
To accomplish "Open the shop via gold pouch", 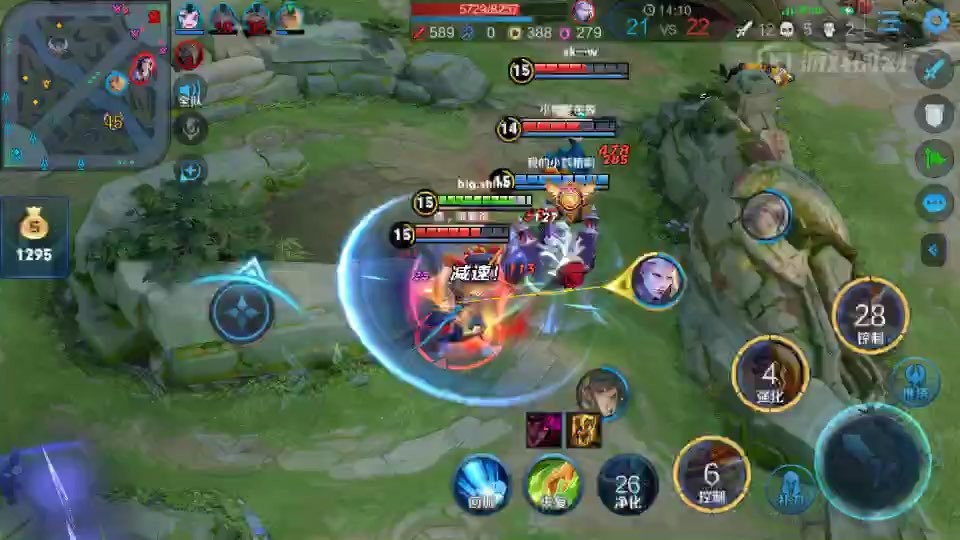I will pyautogui.click(x=34, y=237).
